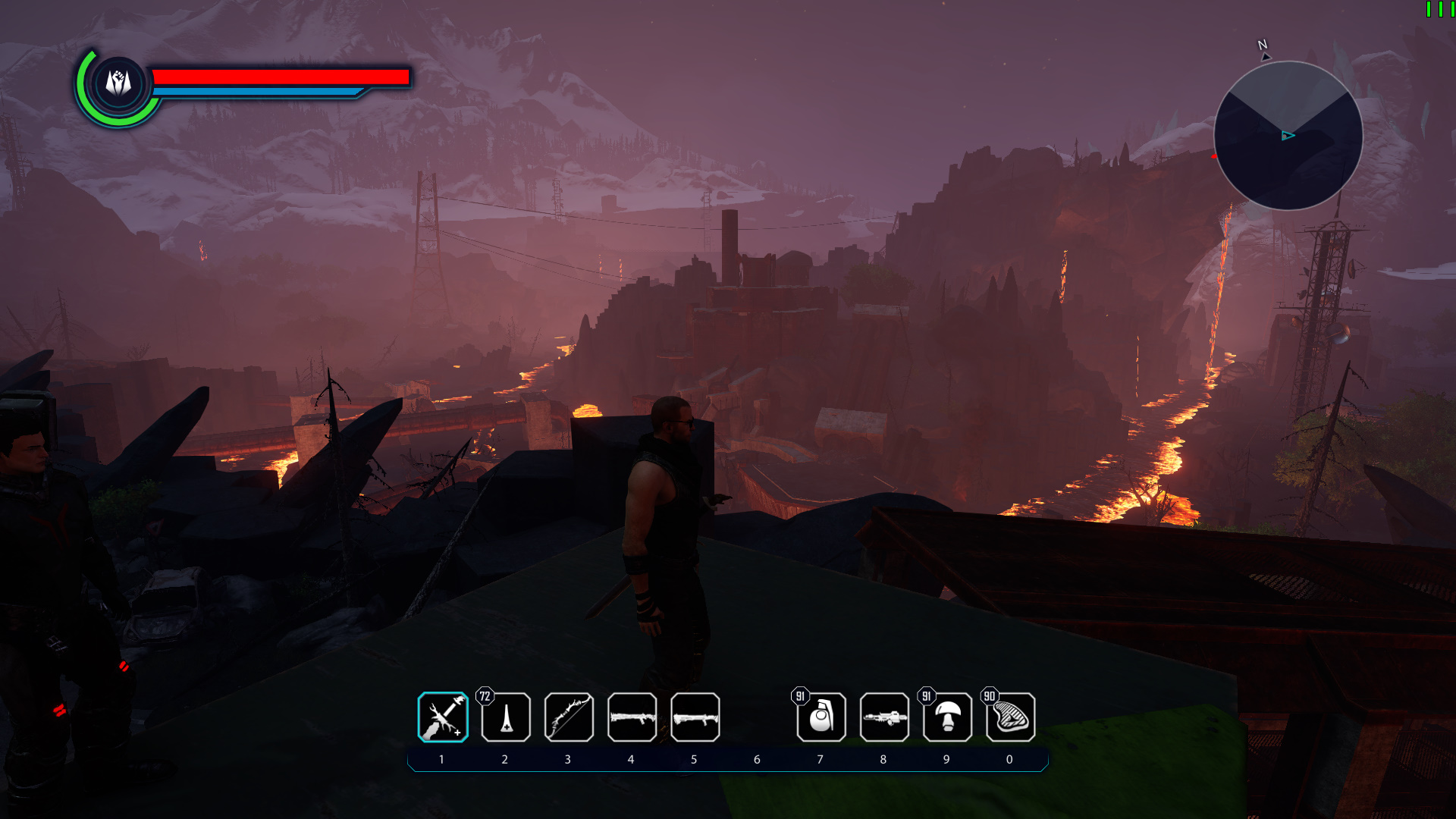The height and width of the screenshot is (819, 1456).
Task: Equip the rifle in hotbar slot 4
Action: coord(631,716)
